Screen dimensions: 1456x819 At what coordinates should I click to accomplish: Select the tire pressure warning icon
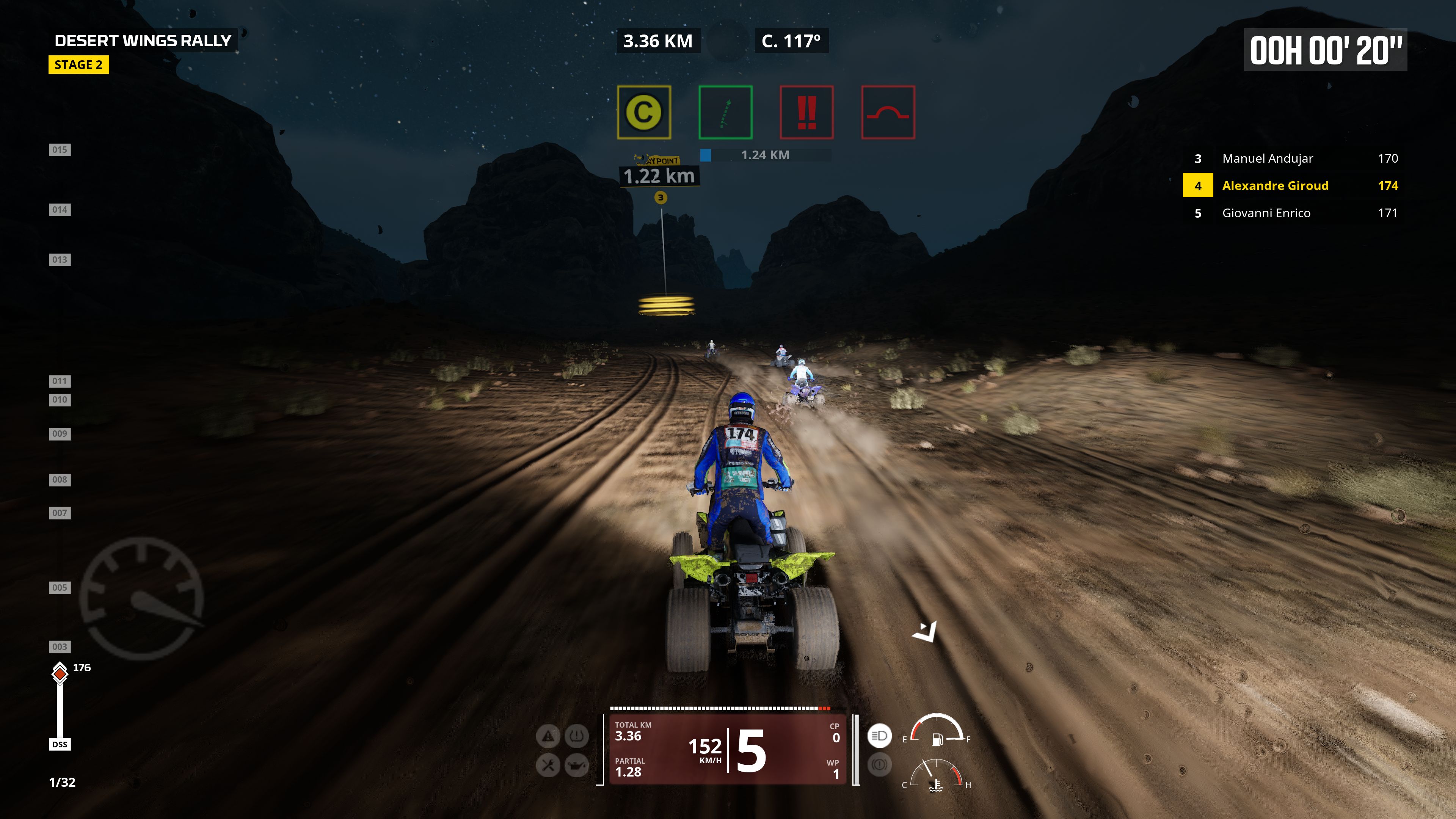click(576, 736)
